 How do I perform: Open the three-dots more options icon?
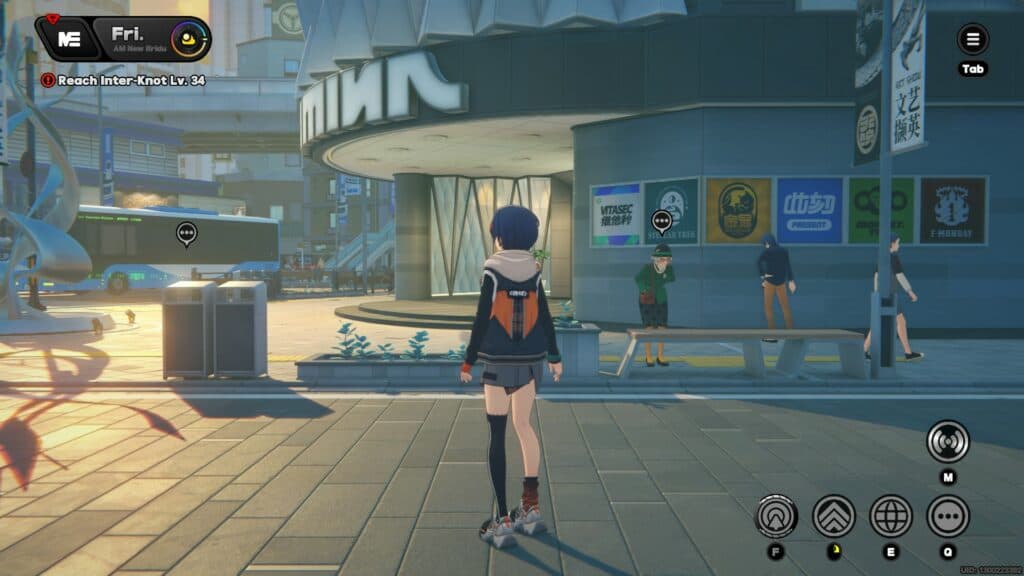pos(947,516)
